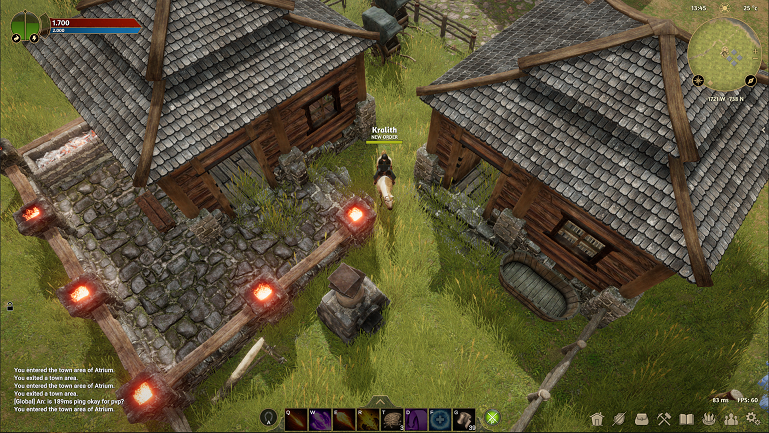Toggle the green crossed swords button
Screen dimensions: 769x433
(493, 419)
